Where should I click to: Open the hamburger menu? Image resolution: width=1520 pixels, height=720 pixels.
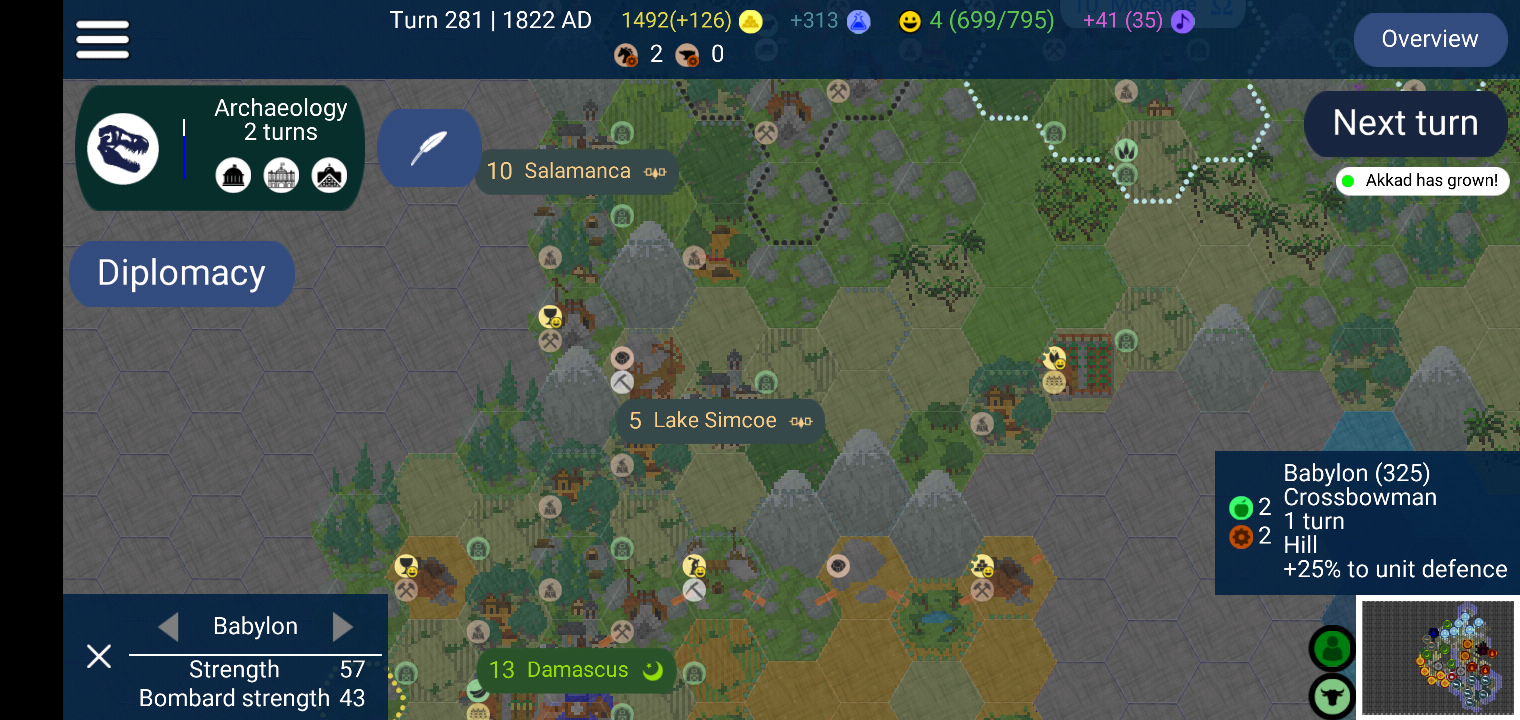(x=102, y=39)
